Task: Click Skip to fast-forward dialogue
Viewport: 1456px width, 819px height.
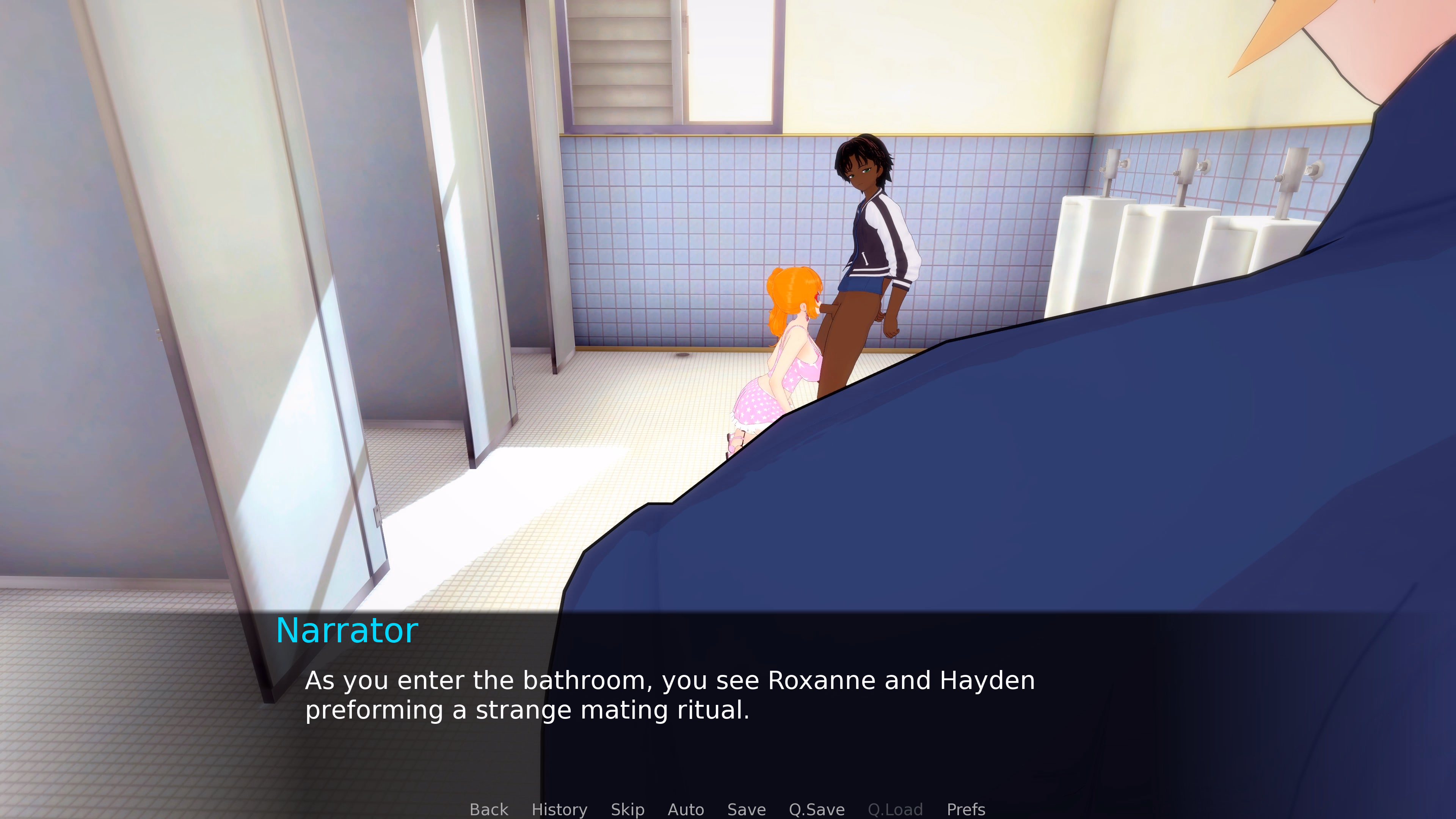Action: pyautogui.click(x=628, y=810)
